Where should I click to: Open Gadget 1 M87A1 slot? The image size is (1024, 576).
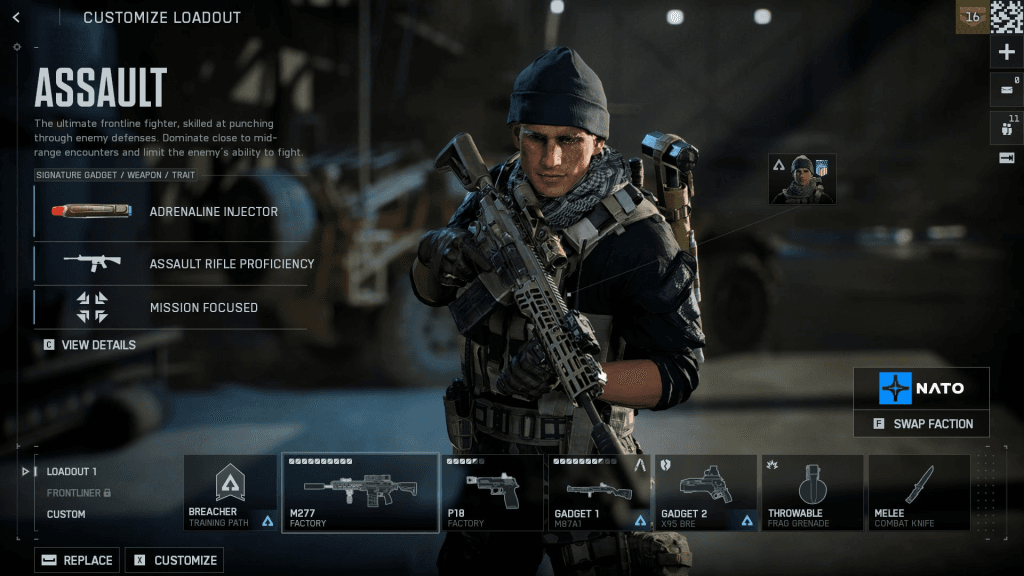(599, 493)
